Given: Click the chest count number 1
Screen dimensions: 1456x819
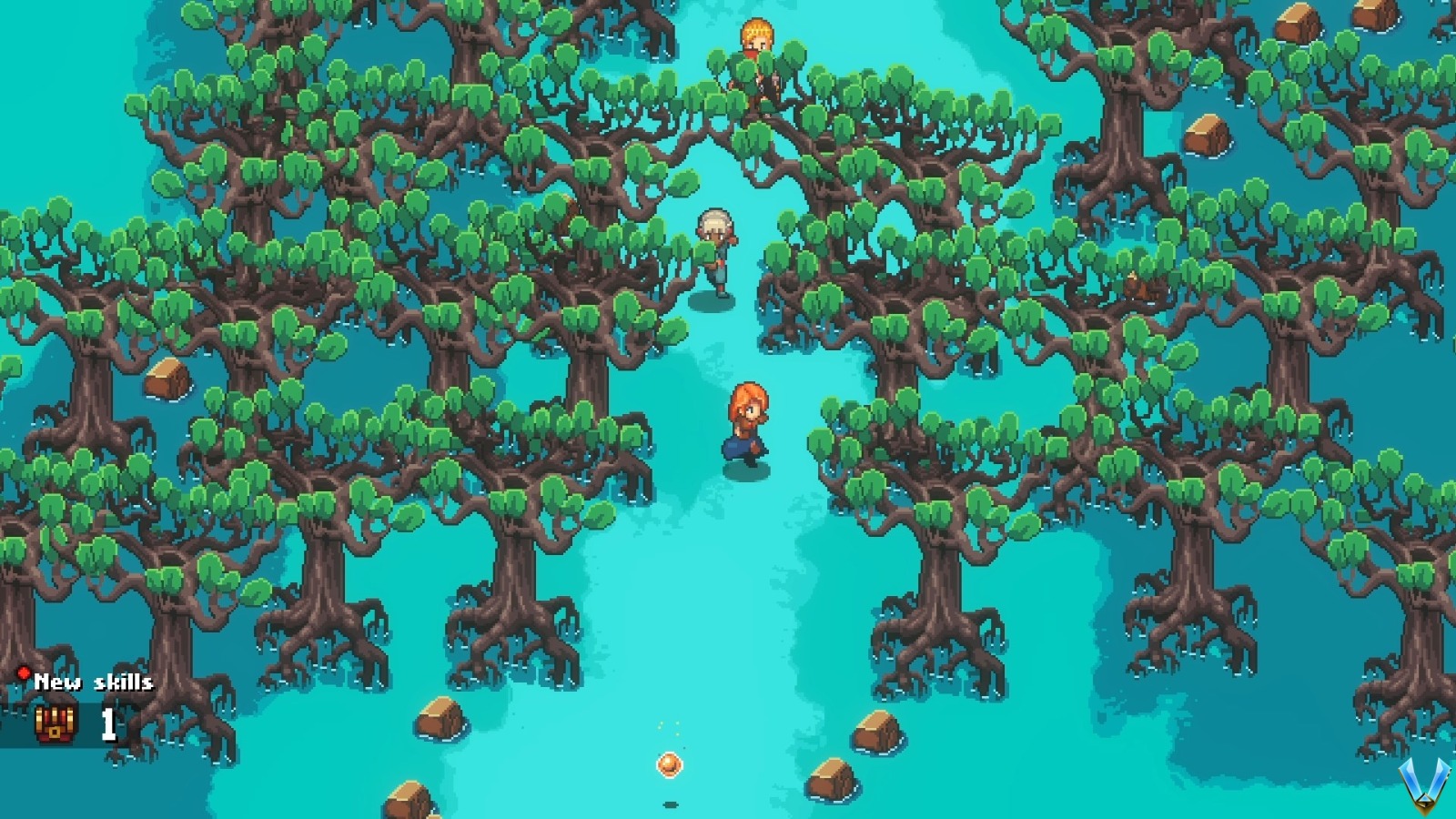Looking at the screenshot, I should (106, 726).
